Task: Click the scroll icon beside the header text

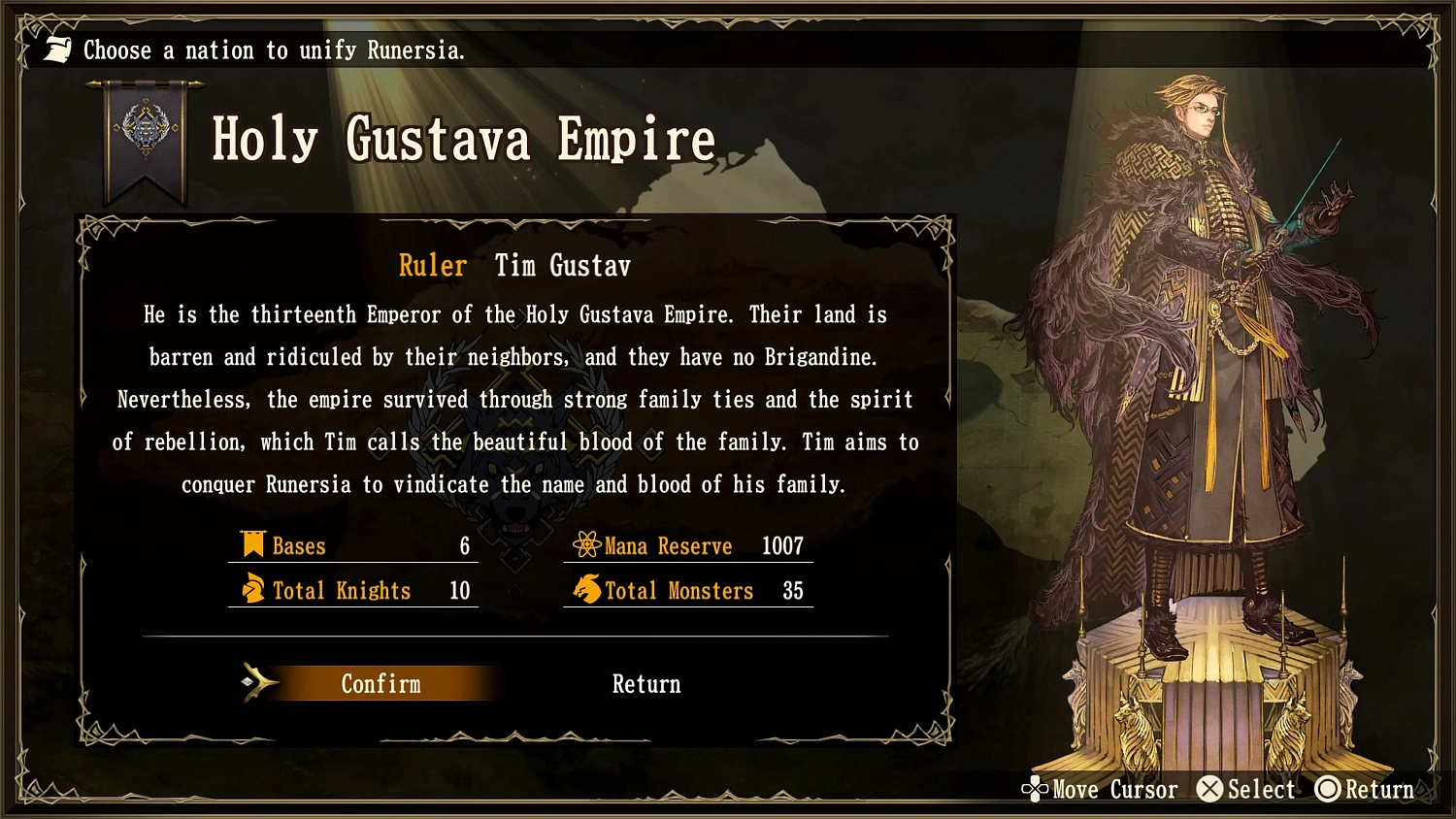Action: click(x=55, y=49)
